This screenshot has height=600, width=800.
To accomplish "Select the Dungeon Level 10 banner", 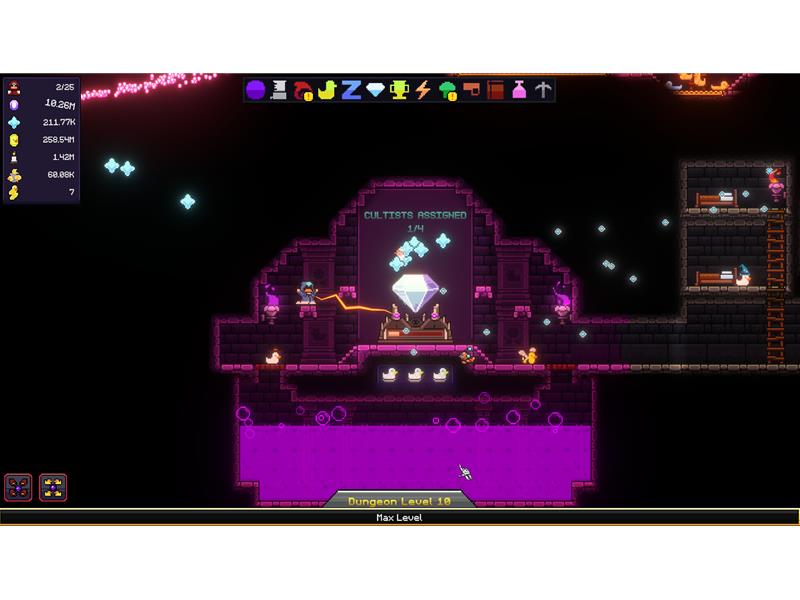I will (x=399, y=499).
